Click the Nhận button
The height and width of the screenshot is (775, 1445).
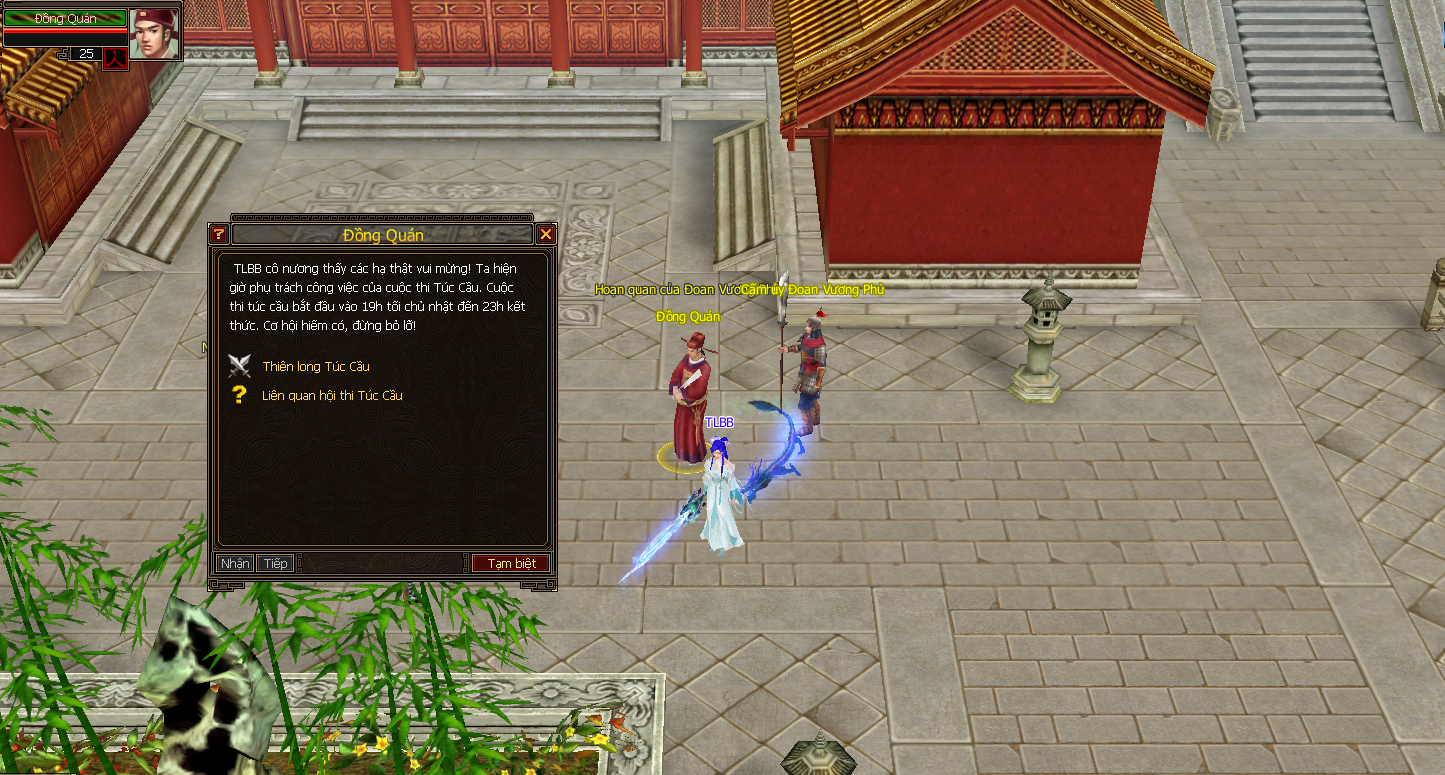[235, 564]
